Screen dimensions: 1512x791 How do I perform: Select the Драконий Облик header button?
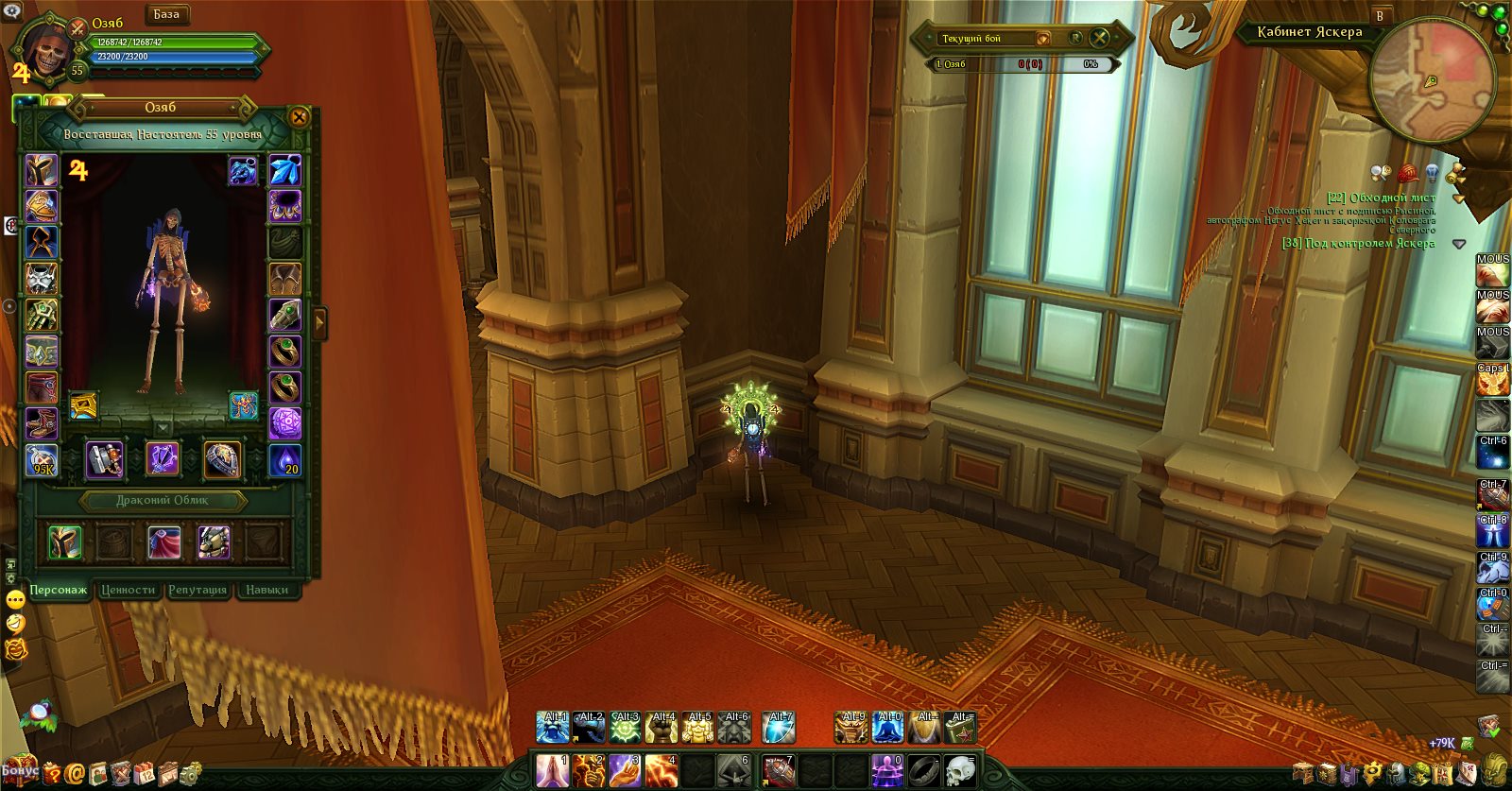pyautogui.click(x=163, y=500)
